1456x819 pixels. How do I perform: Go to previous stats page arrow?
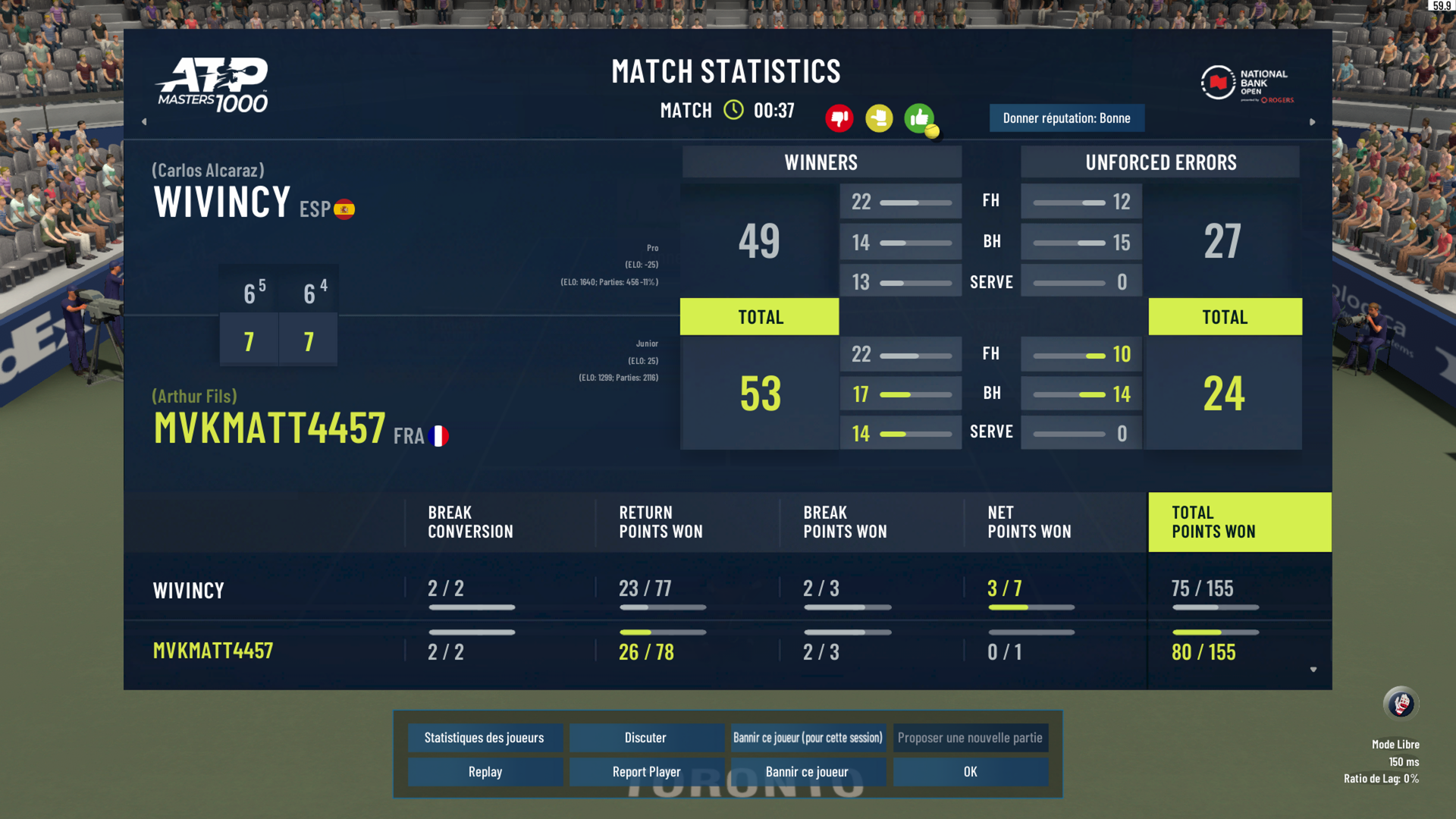click(144, 121)
